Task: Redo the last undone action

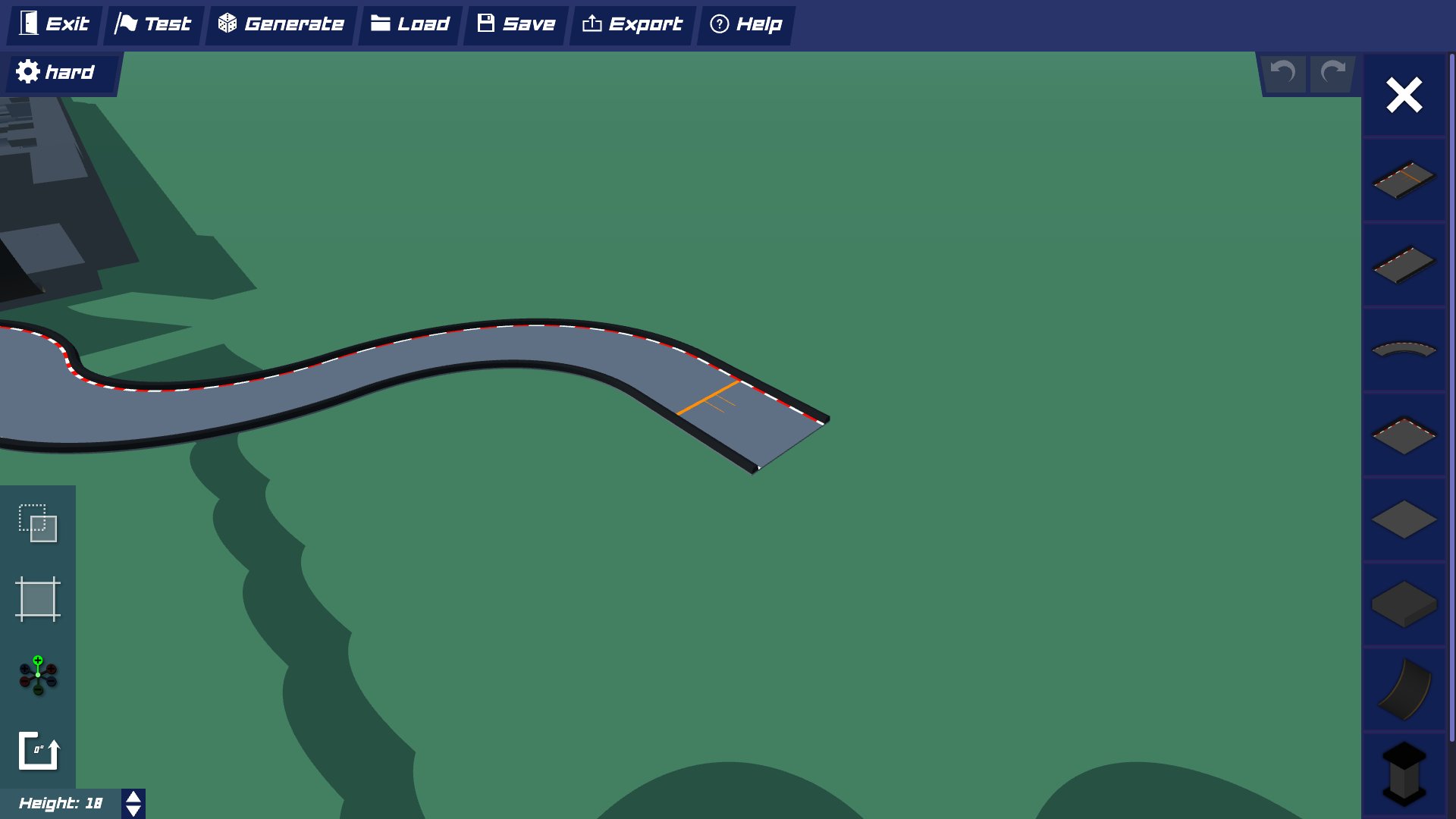Action: pyautogui.click(x=1332, y=73)
